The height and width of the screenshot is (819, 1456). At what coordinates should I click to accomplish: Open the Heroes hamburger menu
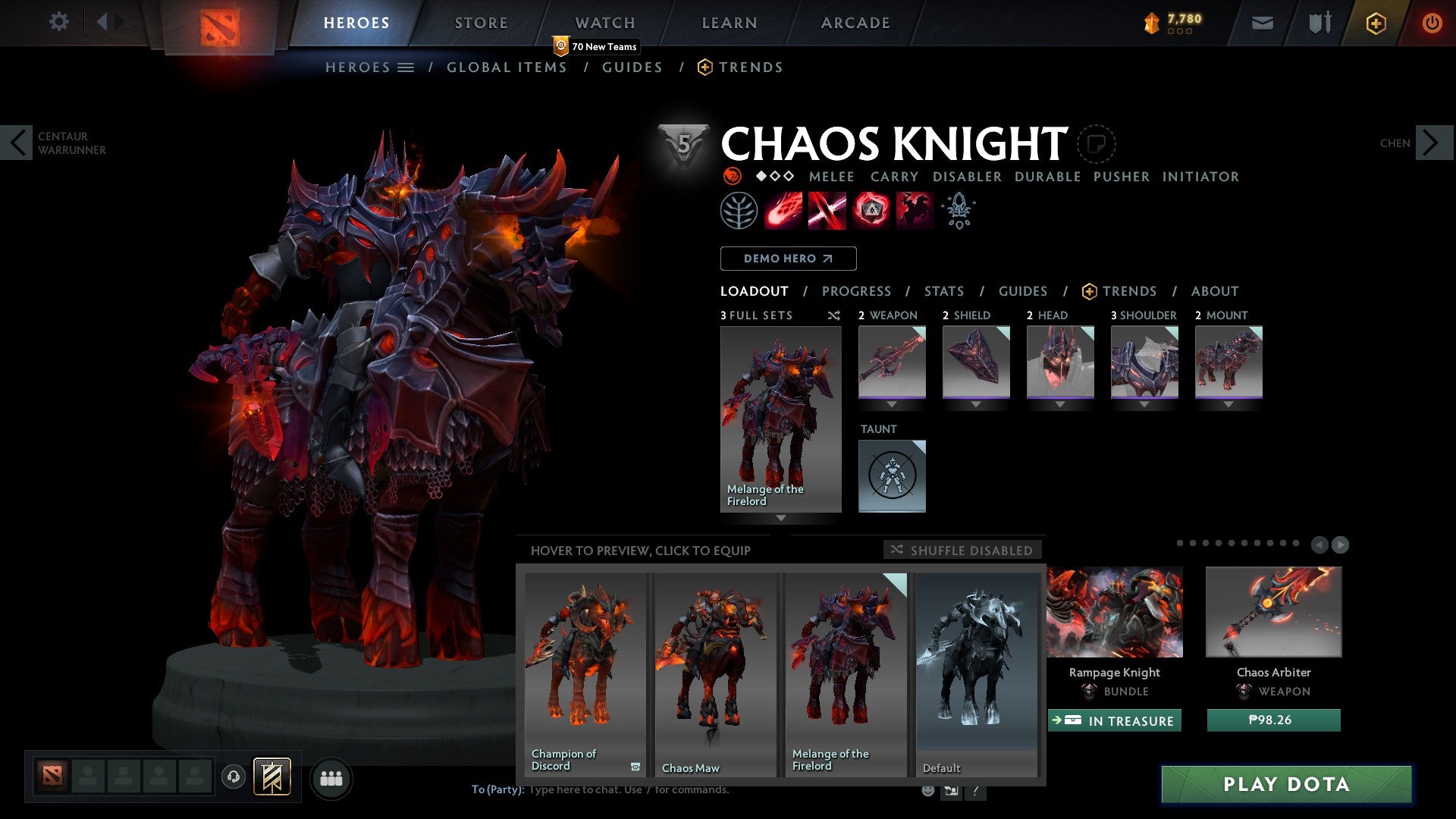406,67
